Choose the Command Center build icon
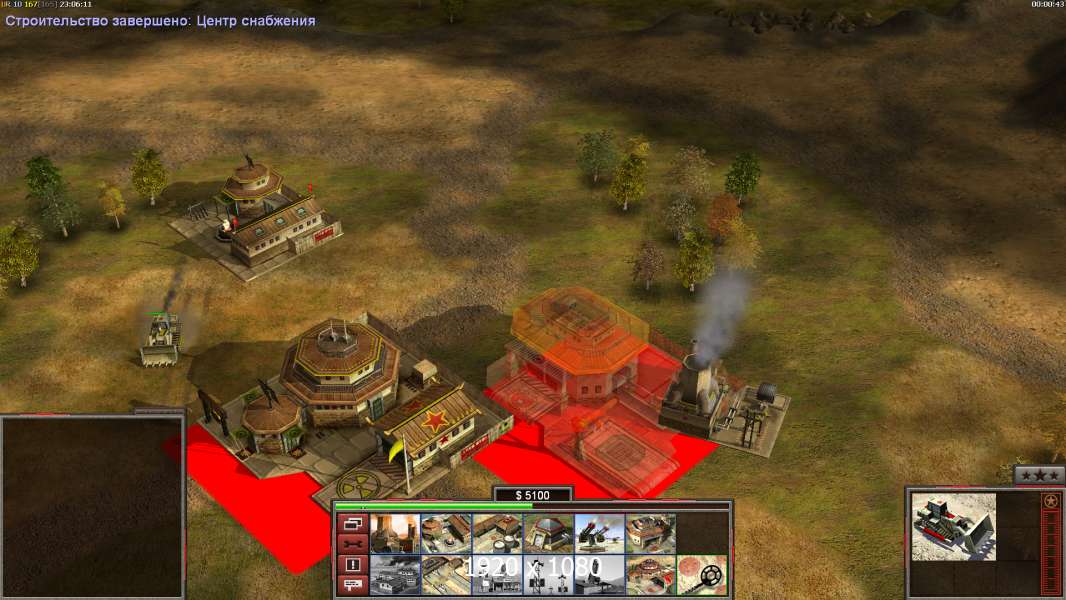 [650, 575]
